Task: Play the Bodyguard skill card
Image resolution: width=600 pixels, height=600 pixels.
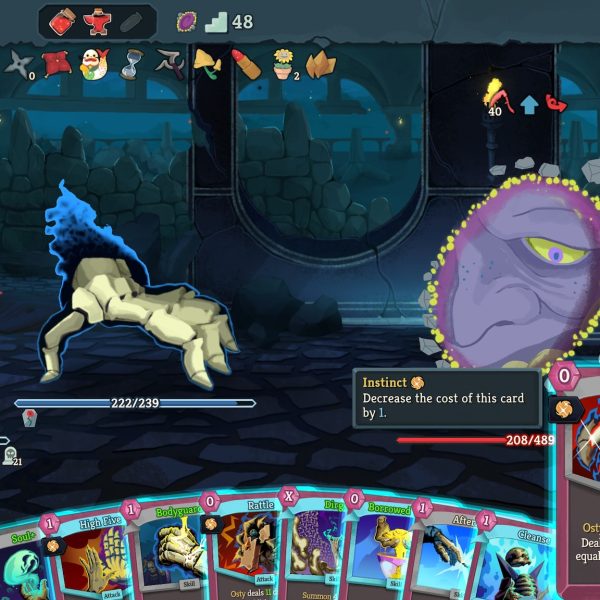Action: tap(170, 555)
